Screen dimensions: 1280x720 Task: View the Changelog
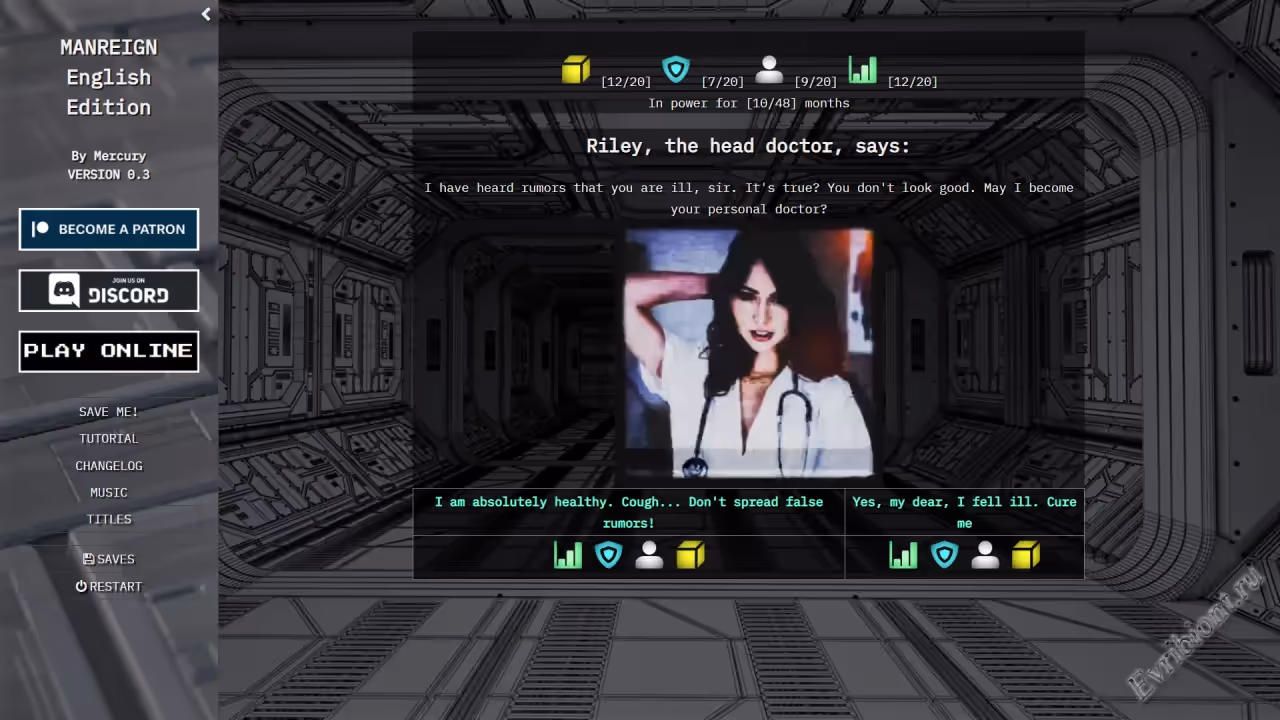pyautogui.click(x=109, y=466)
